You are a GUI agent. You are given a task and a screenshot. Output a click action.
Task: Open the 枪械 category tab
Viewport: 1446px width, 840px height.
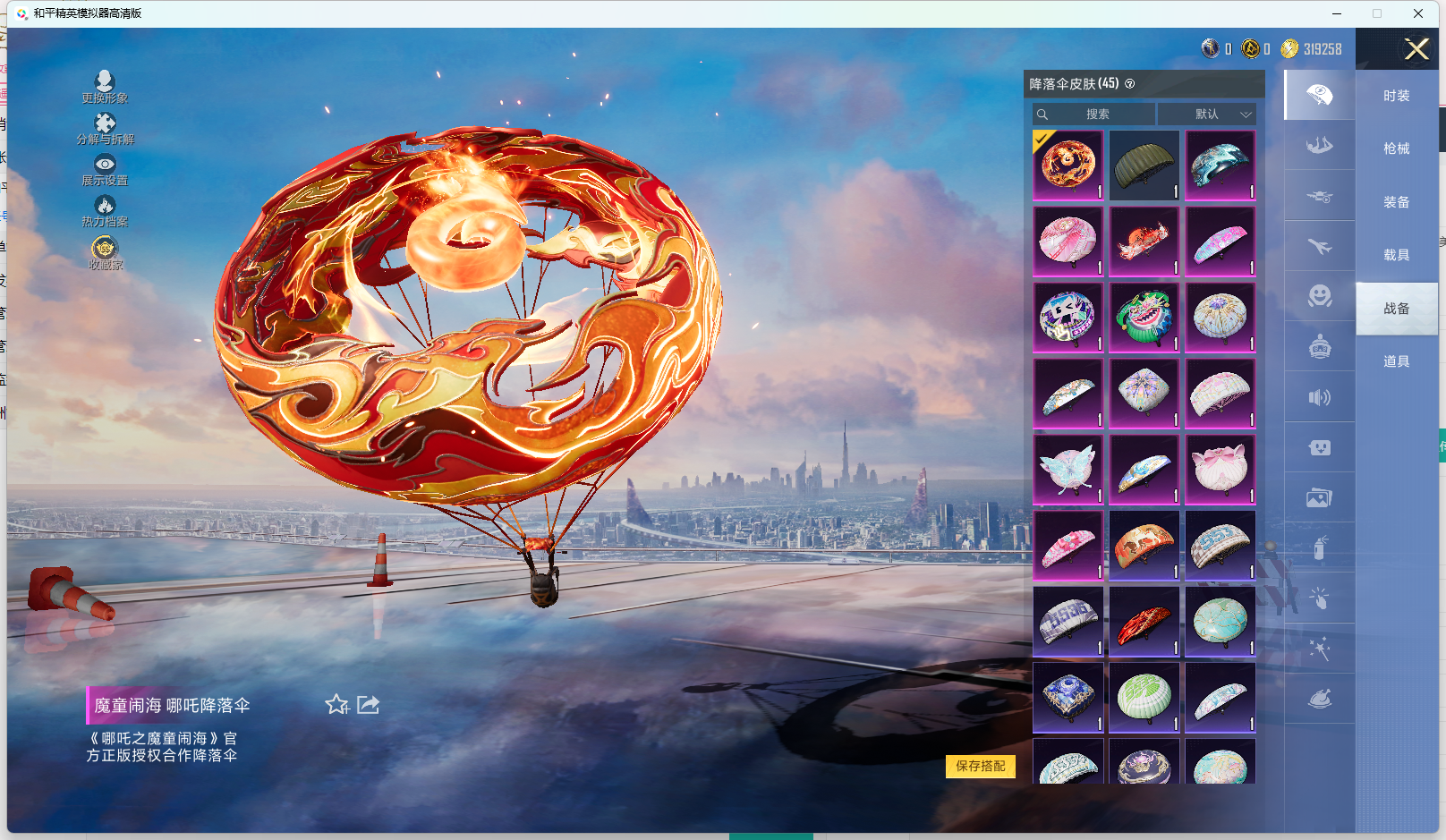coord(1396,148)
